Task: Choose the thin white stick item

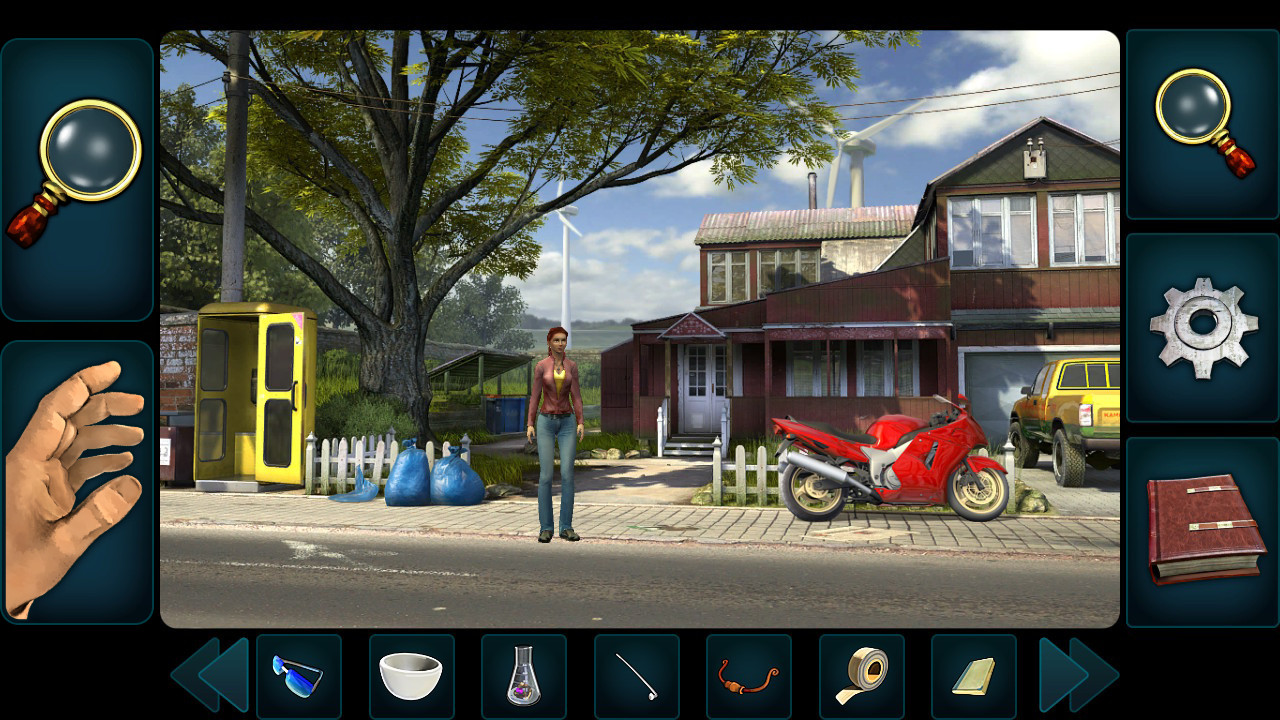Action: [636, 676]
